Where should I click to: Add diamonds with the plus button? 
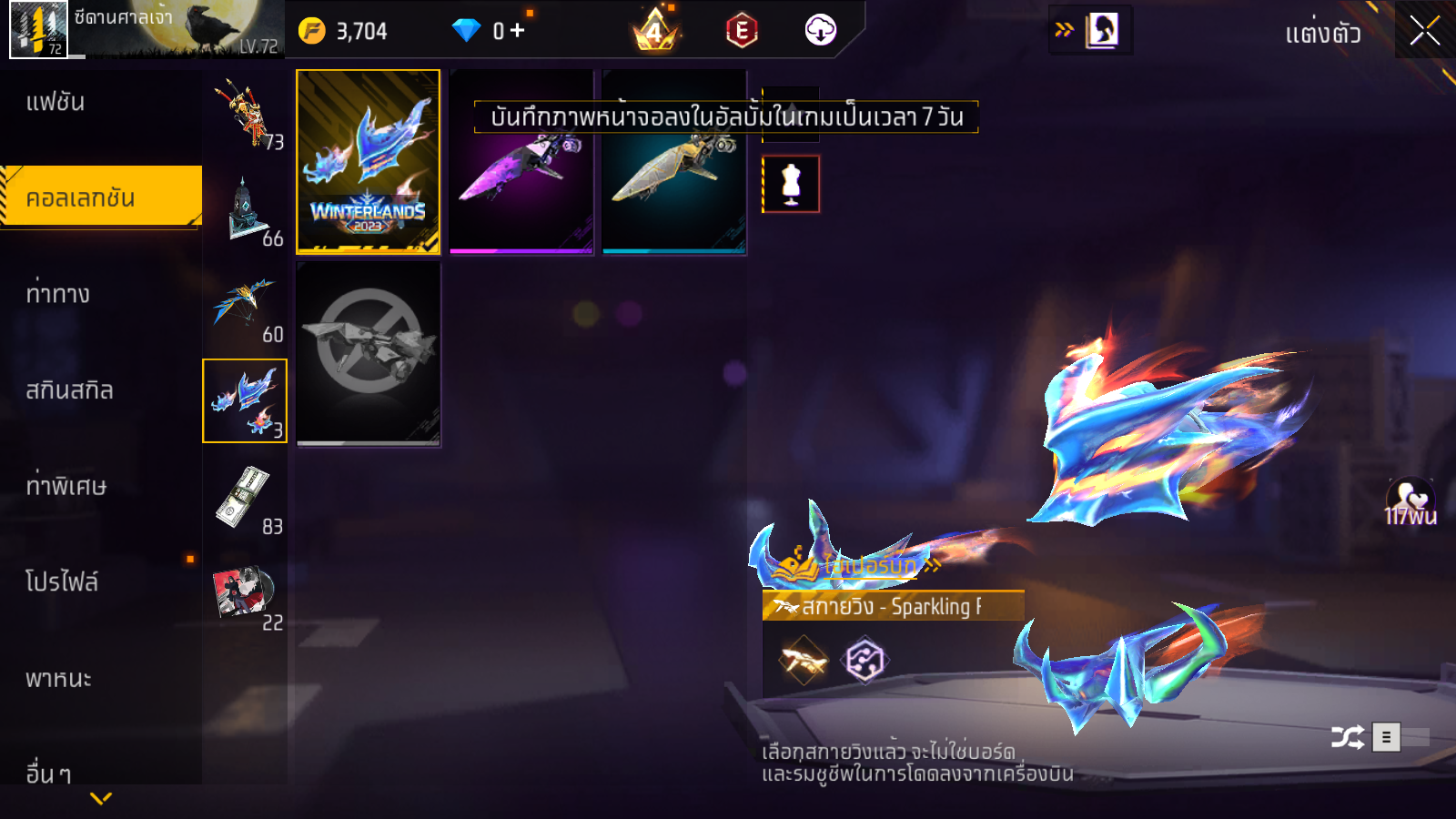pyautogui.click(x=518, y=31)
